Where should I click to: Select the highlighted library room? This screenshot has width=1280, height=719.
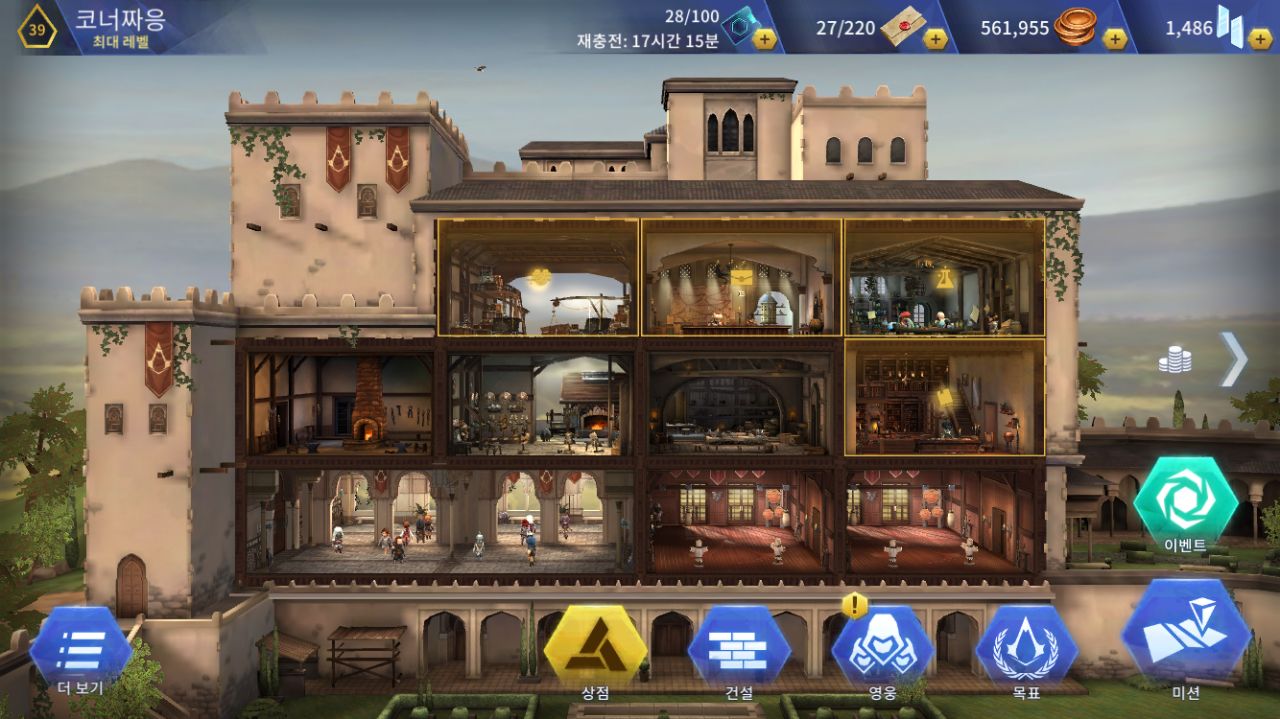click(944, 397)
